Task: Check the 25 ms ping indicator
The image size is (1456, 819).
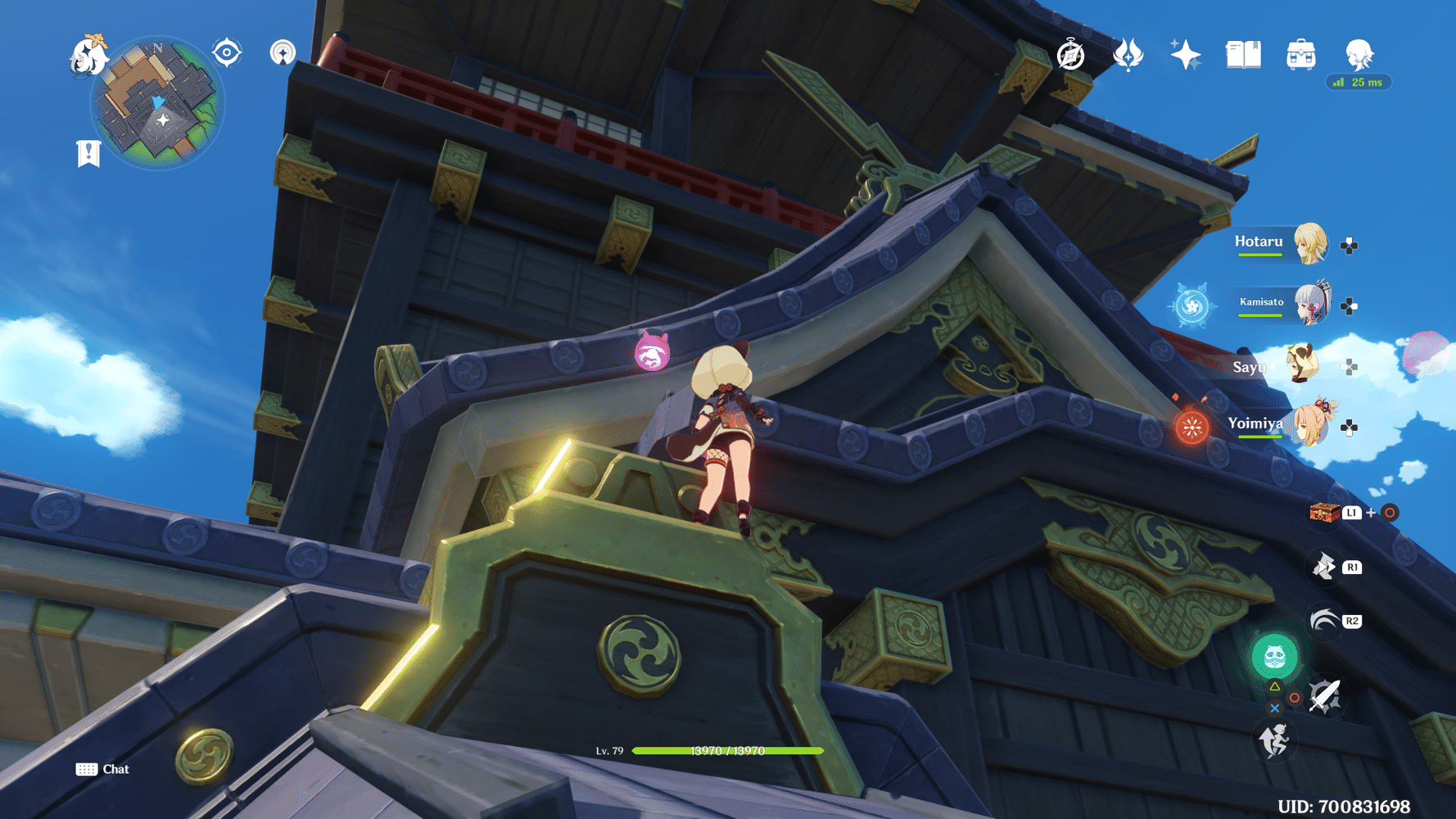Action: [x=1358, y=82]
